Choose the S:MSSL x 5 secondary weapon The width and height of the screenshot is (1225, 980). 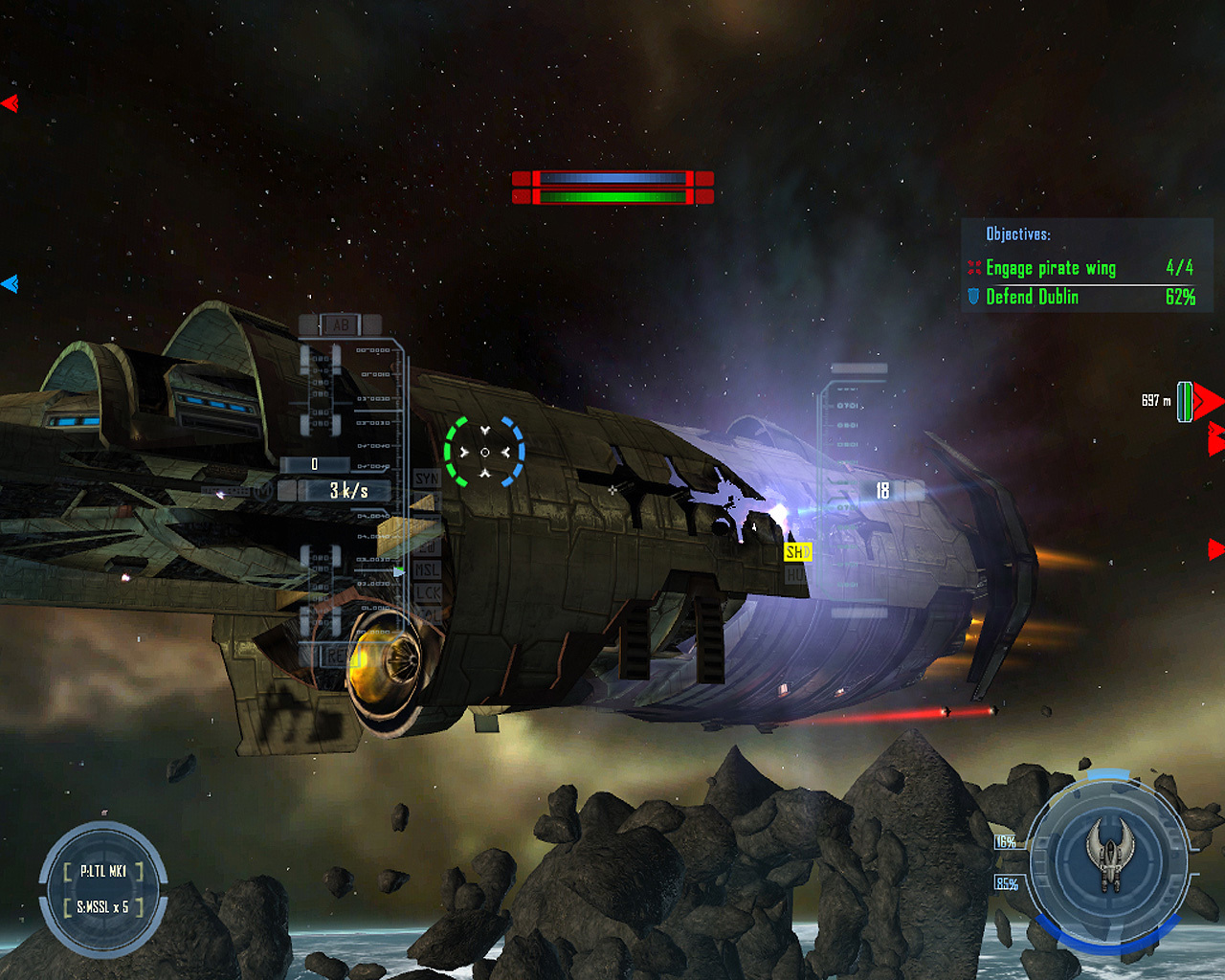(x=103, y=906)
